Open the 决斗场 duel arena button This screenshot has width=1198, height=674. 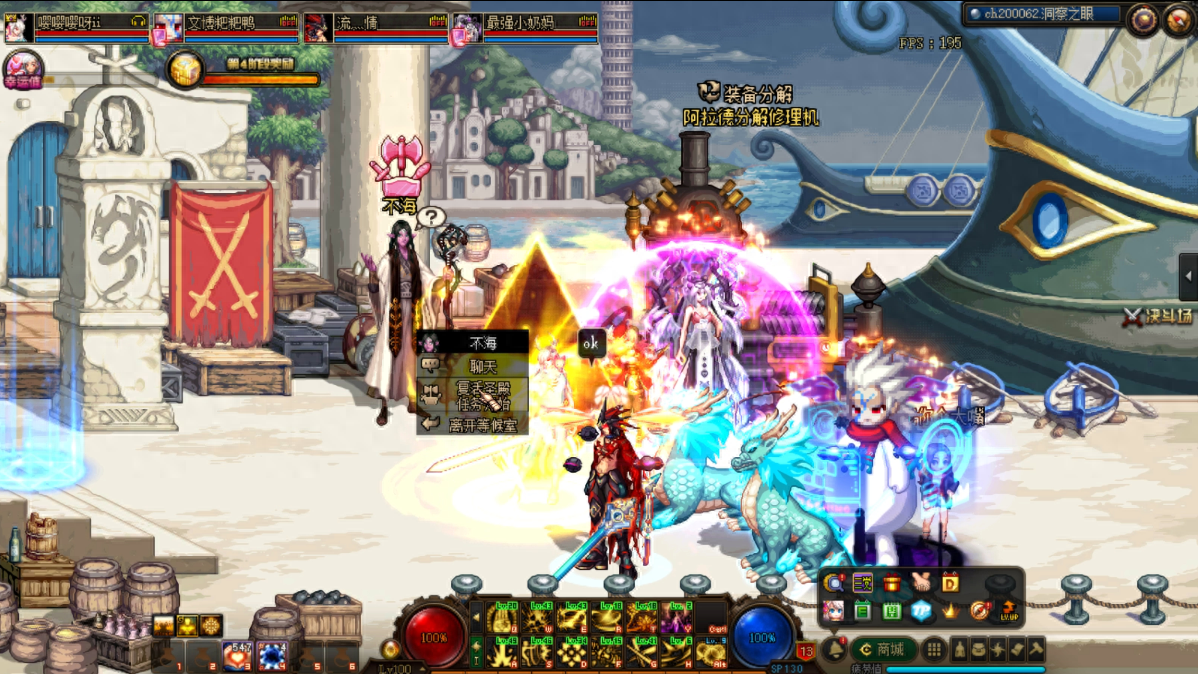[1158, 316]
